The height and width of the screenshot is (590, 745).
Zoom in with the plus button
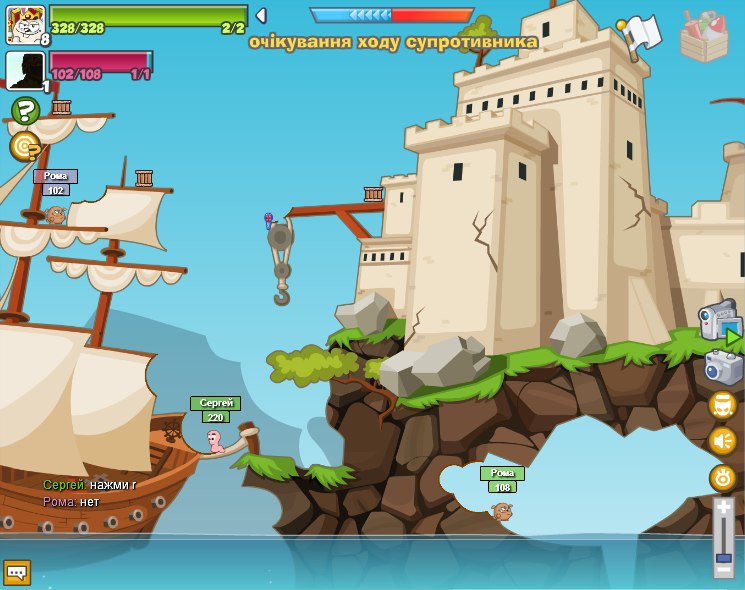[723, 507]
